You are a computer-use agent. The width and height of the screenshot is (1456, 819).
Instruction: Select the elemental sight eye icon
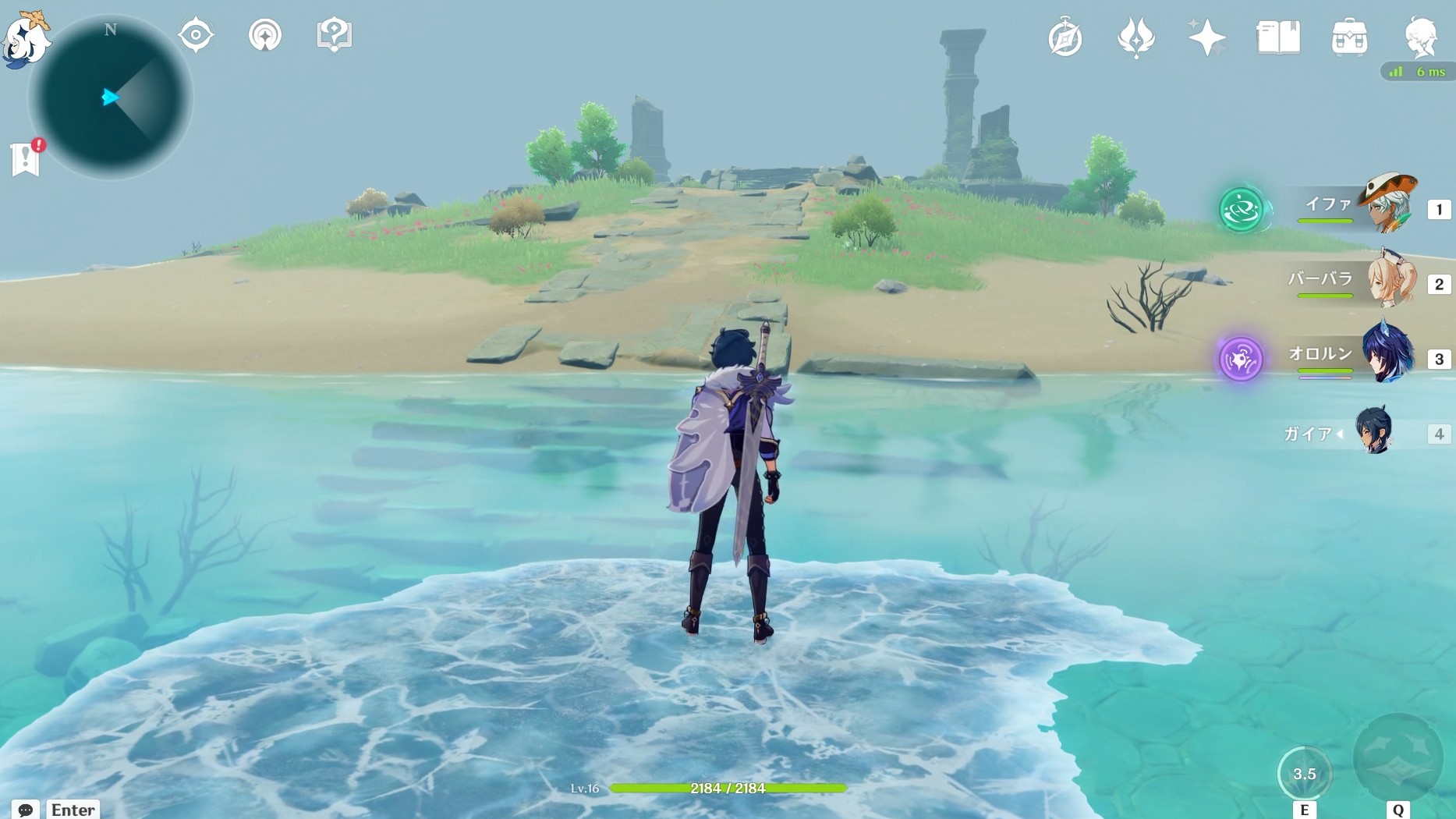195,34
